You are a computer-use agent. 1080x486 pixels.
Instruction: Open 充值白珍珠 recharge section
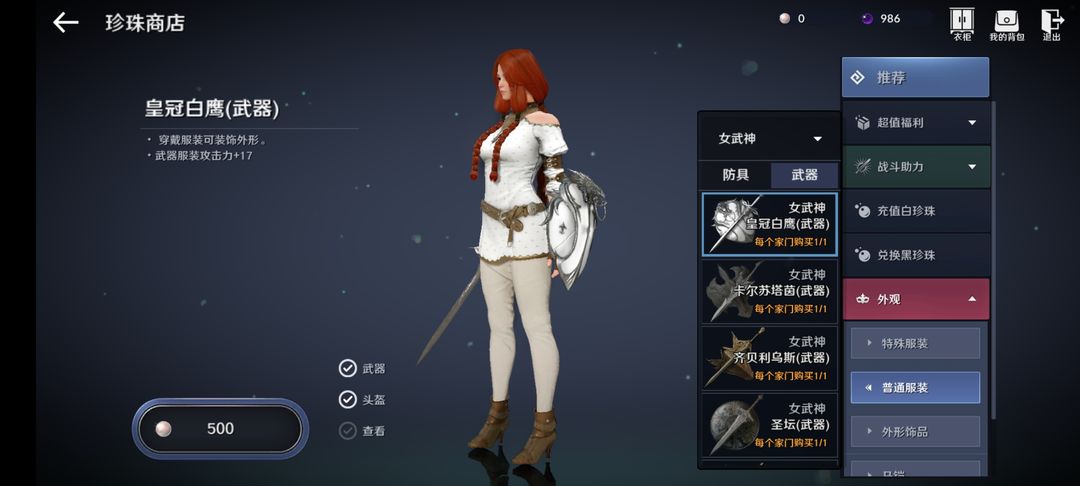pos(916,211)
